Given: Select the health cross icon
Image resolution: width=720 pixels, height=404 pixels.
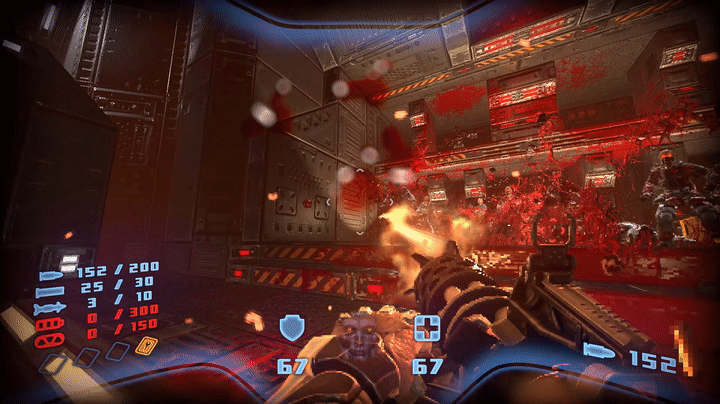Looking at the screenshot, I should (x=428, y=327).
